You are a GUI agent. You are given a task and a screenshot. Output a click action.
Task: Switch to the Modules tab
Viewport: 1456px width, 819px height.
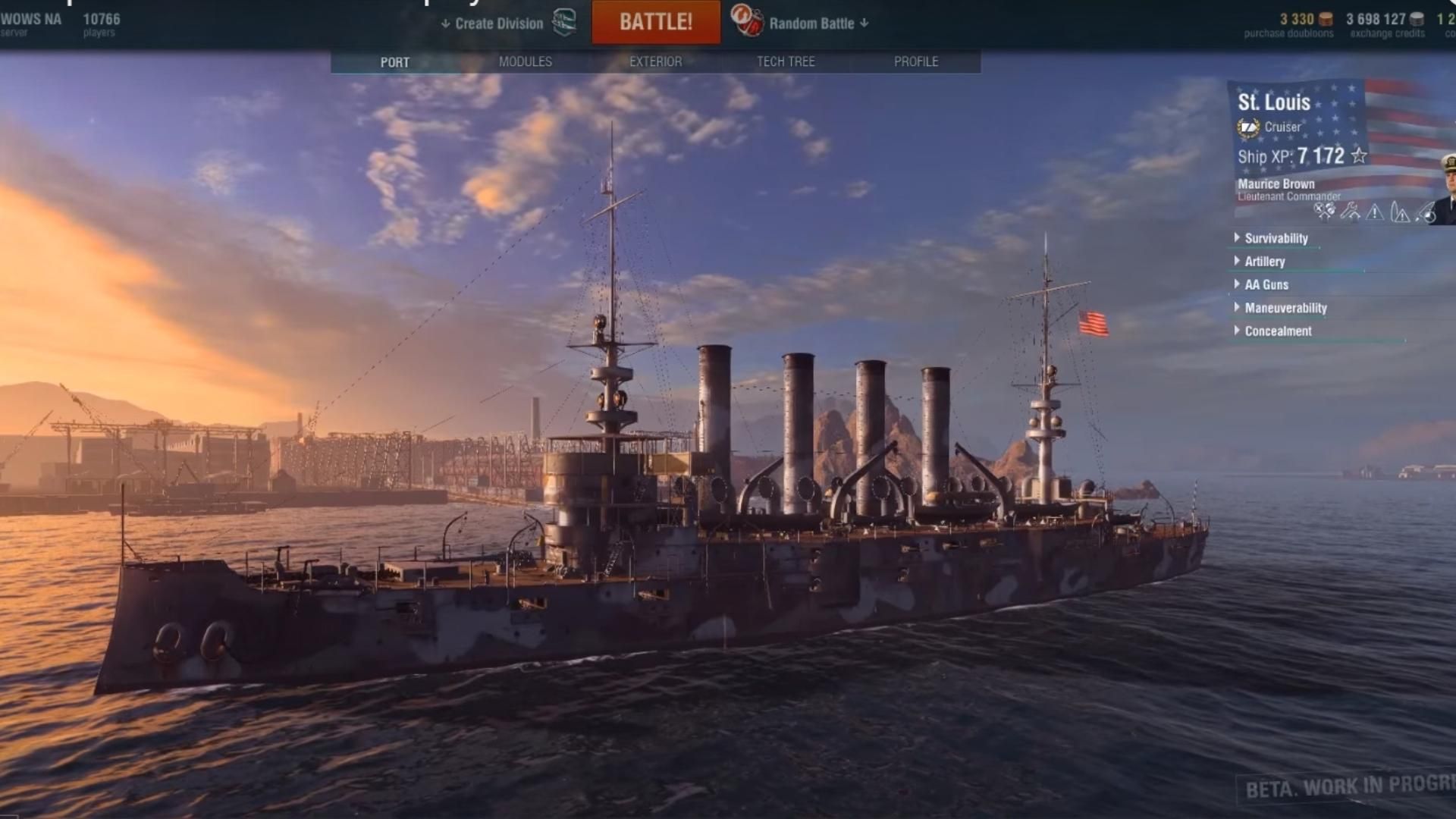pyautogui.click(x=526, y=61)
